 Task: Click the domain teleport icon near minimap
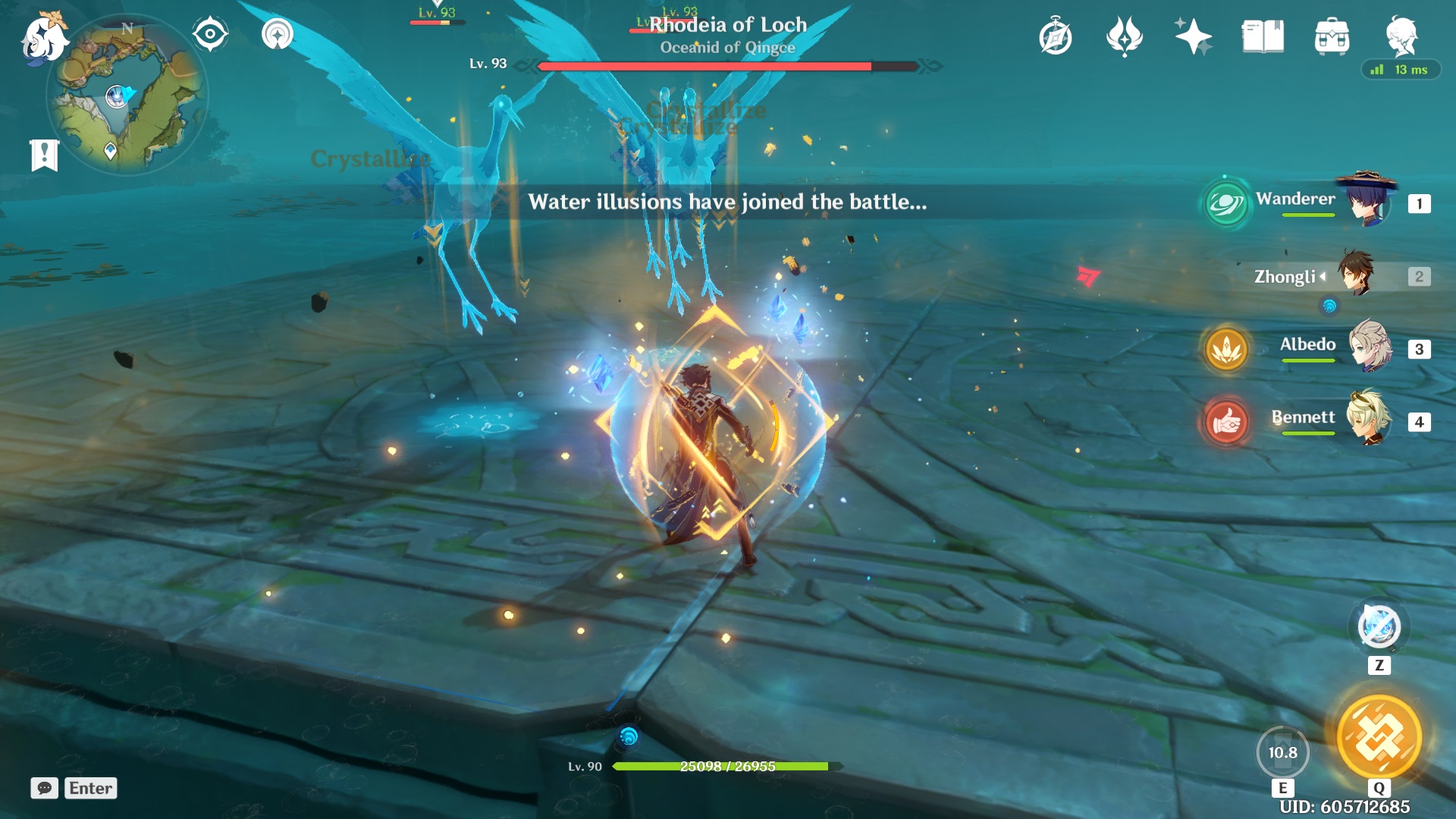click(x=278, y=33)
